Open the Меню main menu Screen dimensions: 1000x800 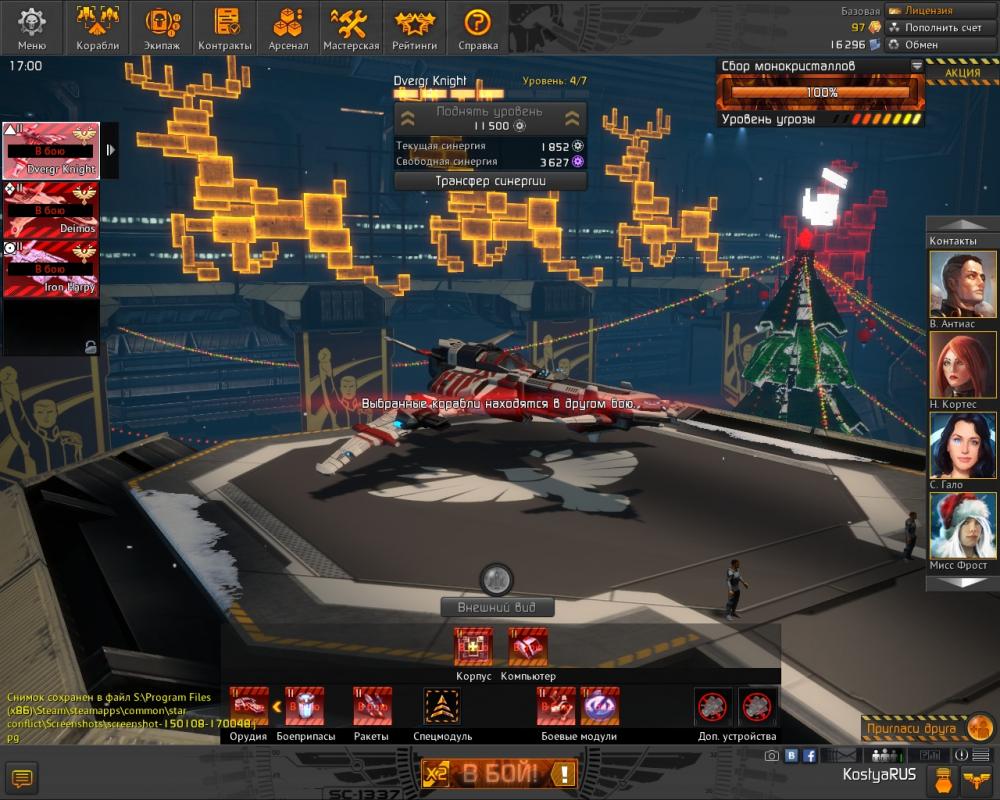click(31, 27)
